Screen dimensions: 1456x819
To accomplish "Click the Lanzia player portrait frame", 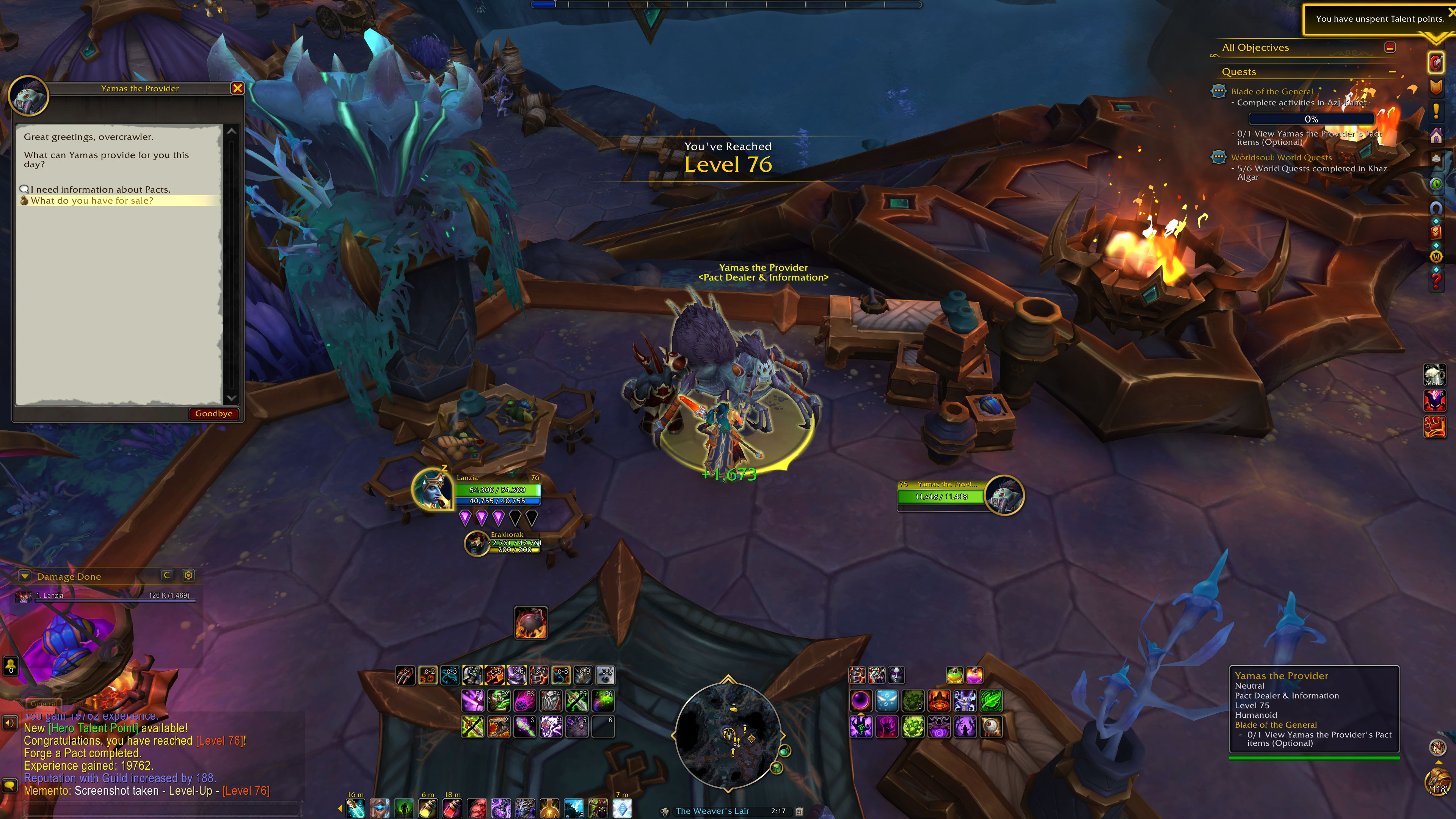I will click(x=431, y=490).
